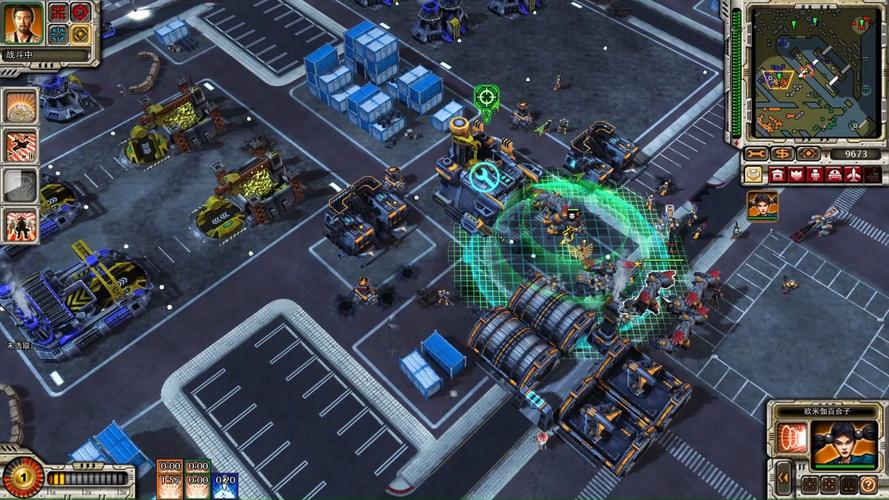Open the infantry build tab
889x500 pixels.
click(815, 175)
